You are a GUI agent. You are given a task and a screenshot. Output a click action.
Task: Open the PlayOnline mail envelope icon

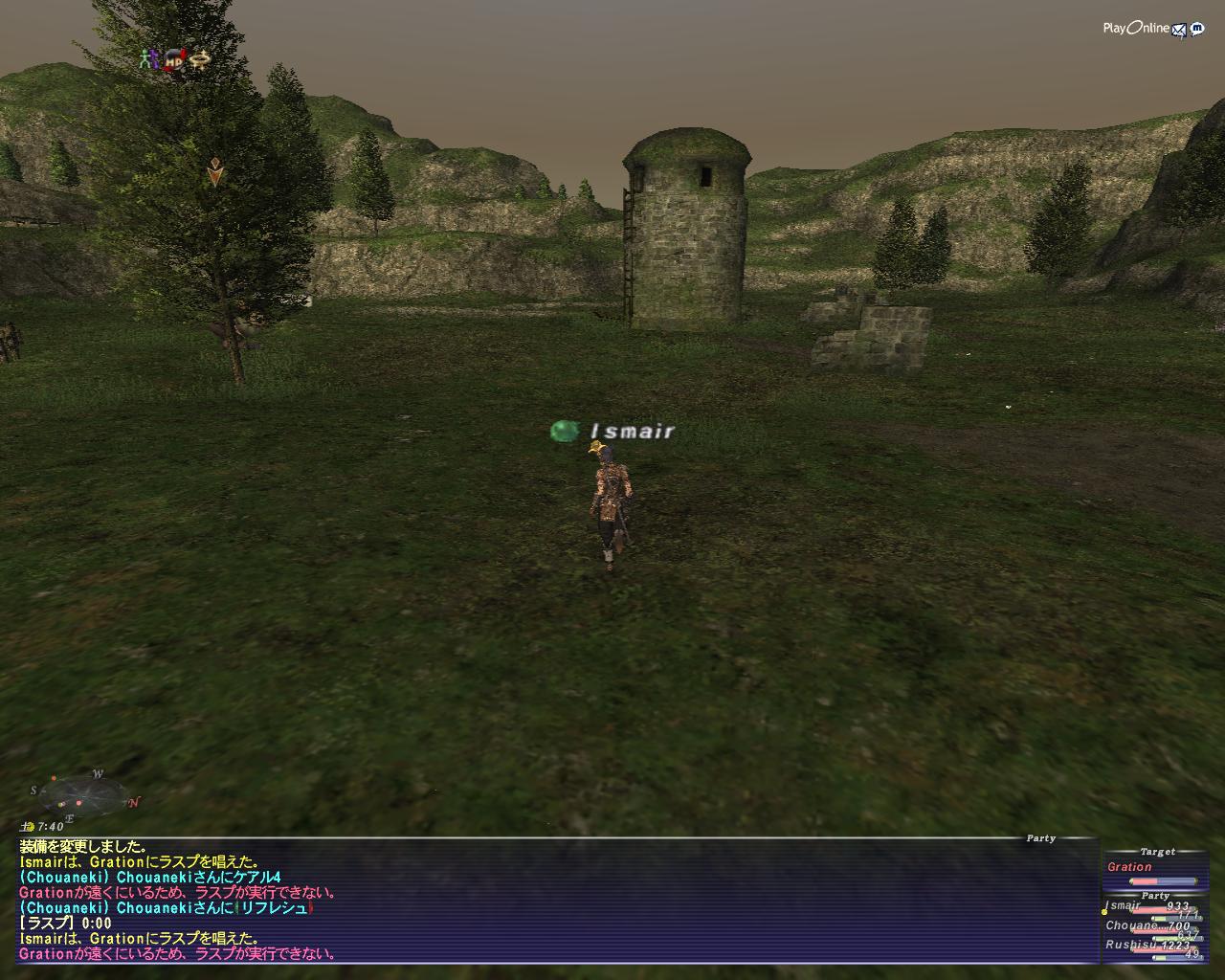coord(1179,29)
